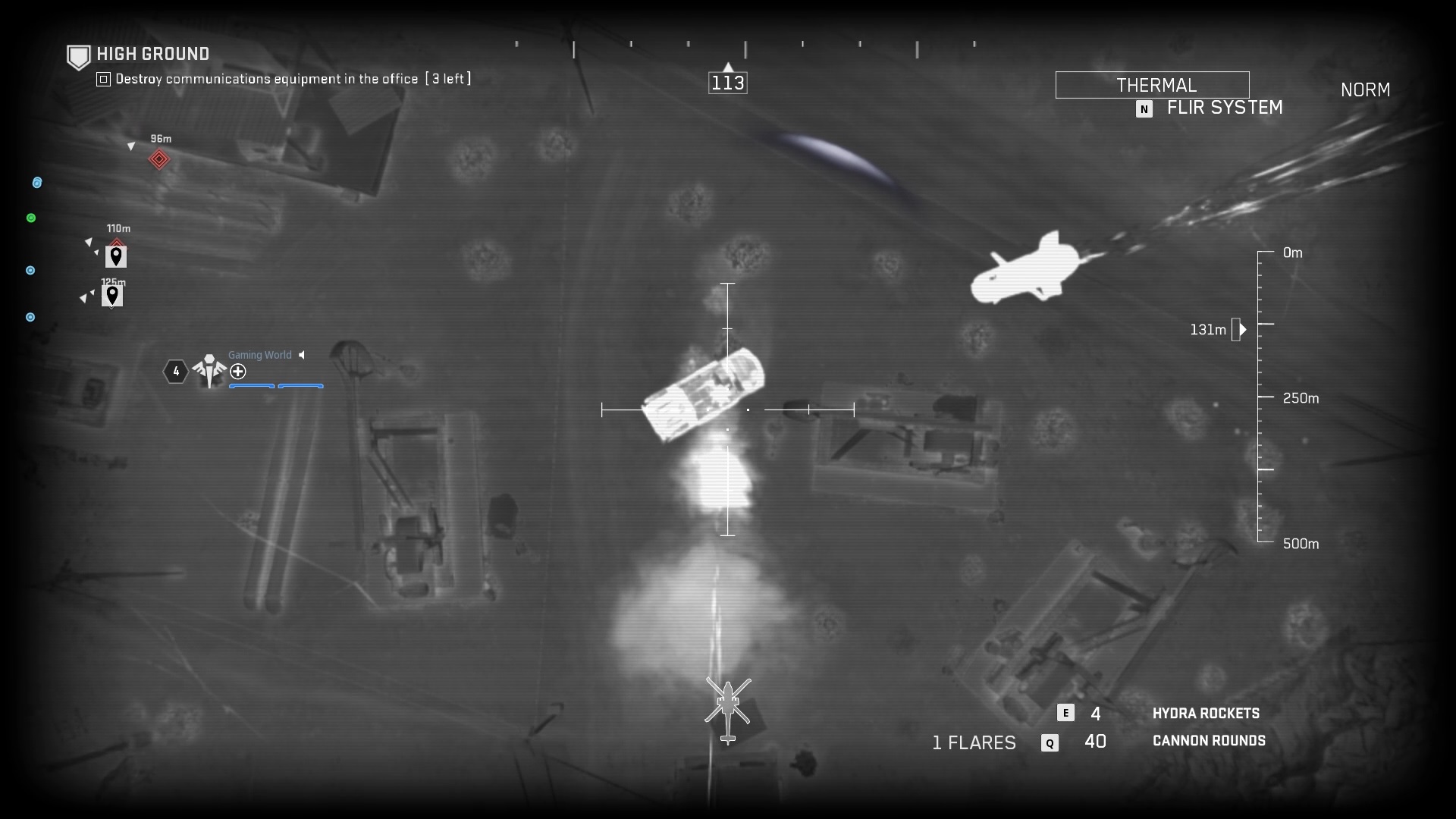Switch FLIR SYSTEM with the N key button
Viewport: 1456px width, 819px height.
[1144, 109]
